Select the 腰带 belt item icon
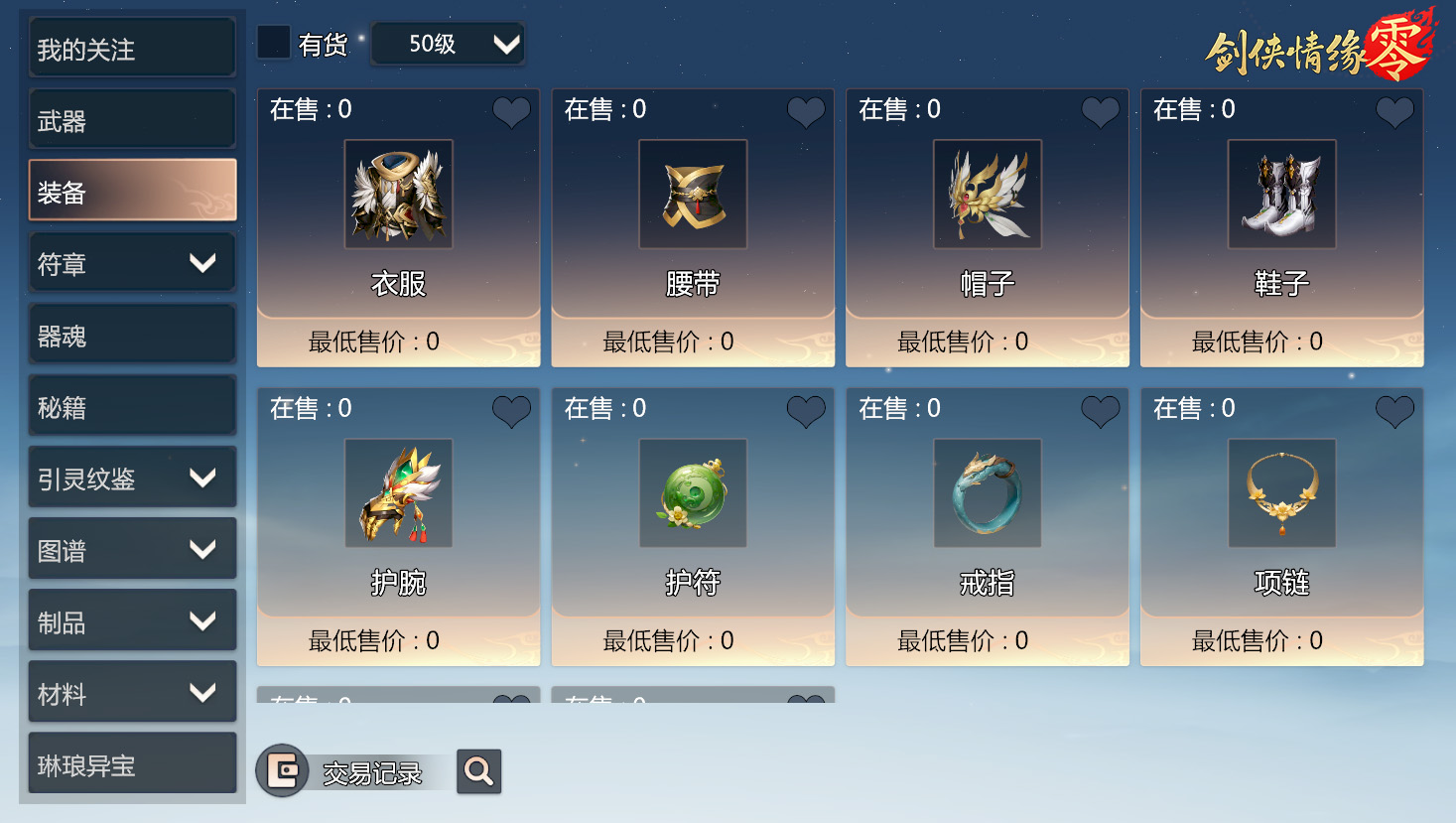The image size is (1456, 823). click(x=692, y=195)
